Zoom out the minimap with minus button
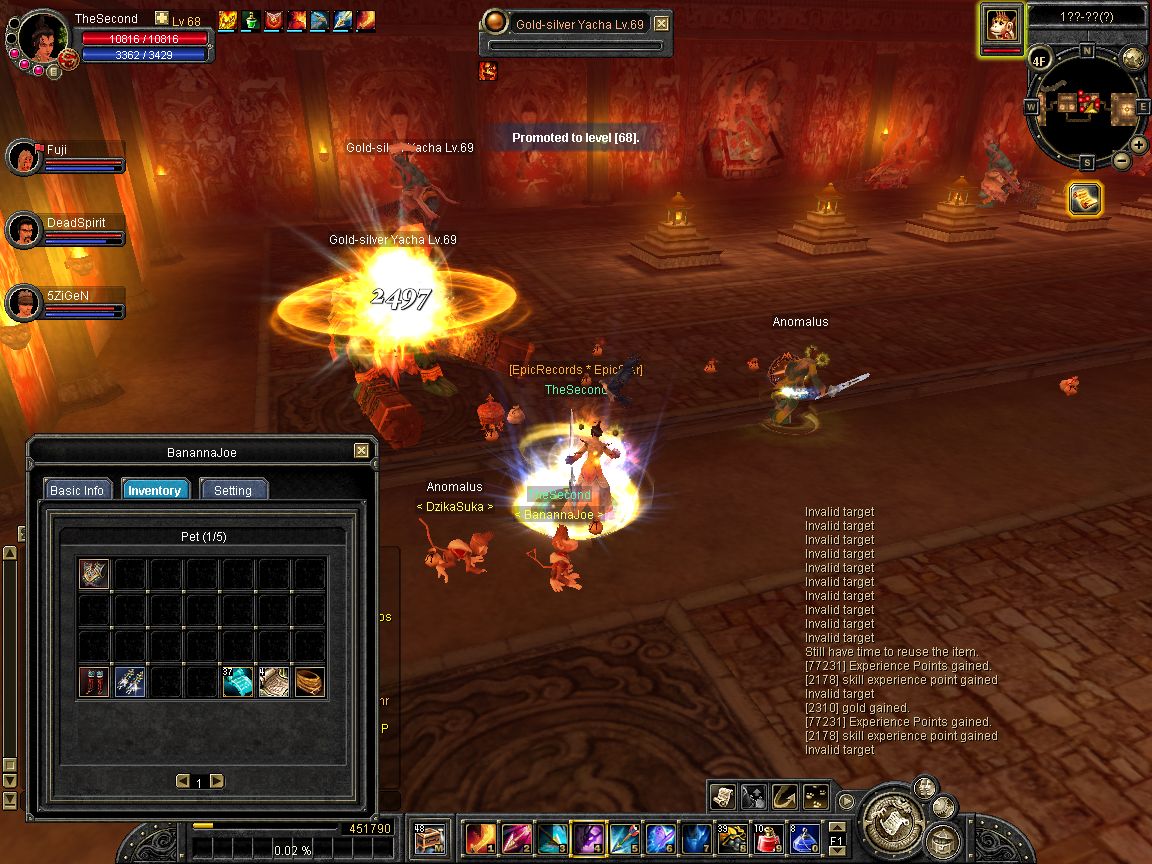The width and height of the screenshot is (1152, 864). point(1122,160)
